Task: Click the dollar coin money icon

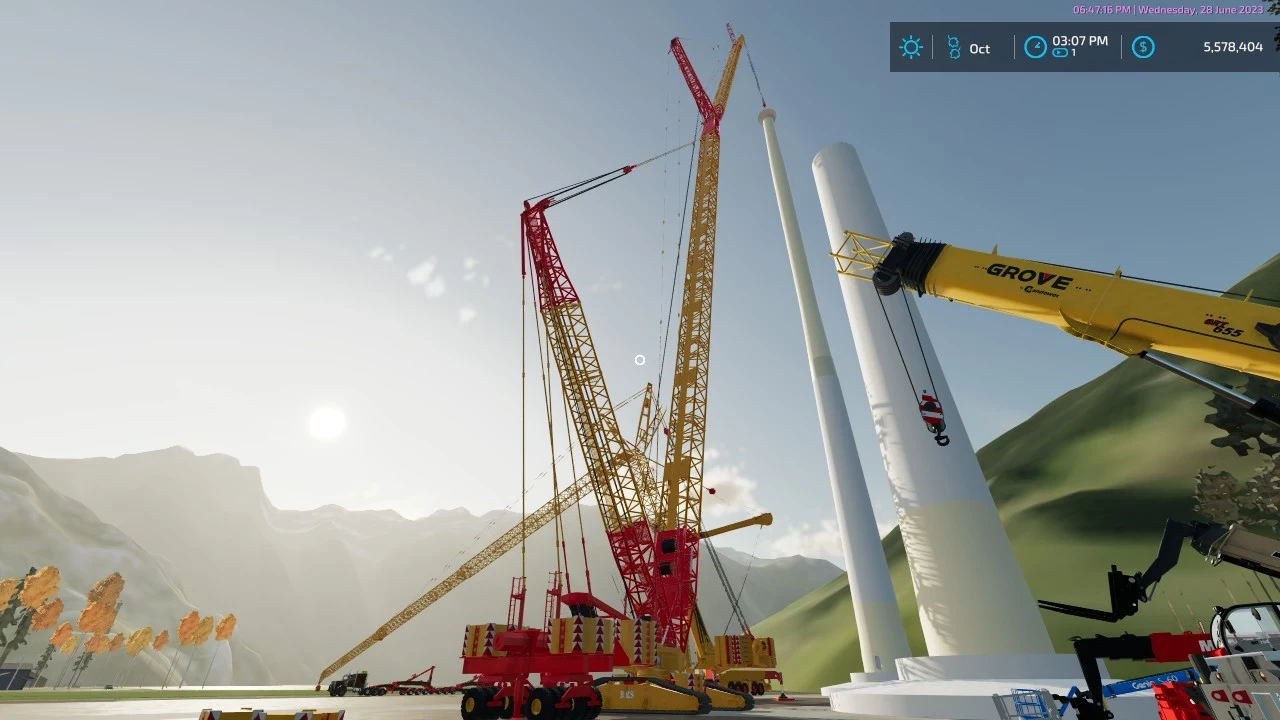Action: [x=1143, y=47]
